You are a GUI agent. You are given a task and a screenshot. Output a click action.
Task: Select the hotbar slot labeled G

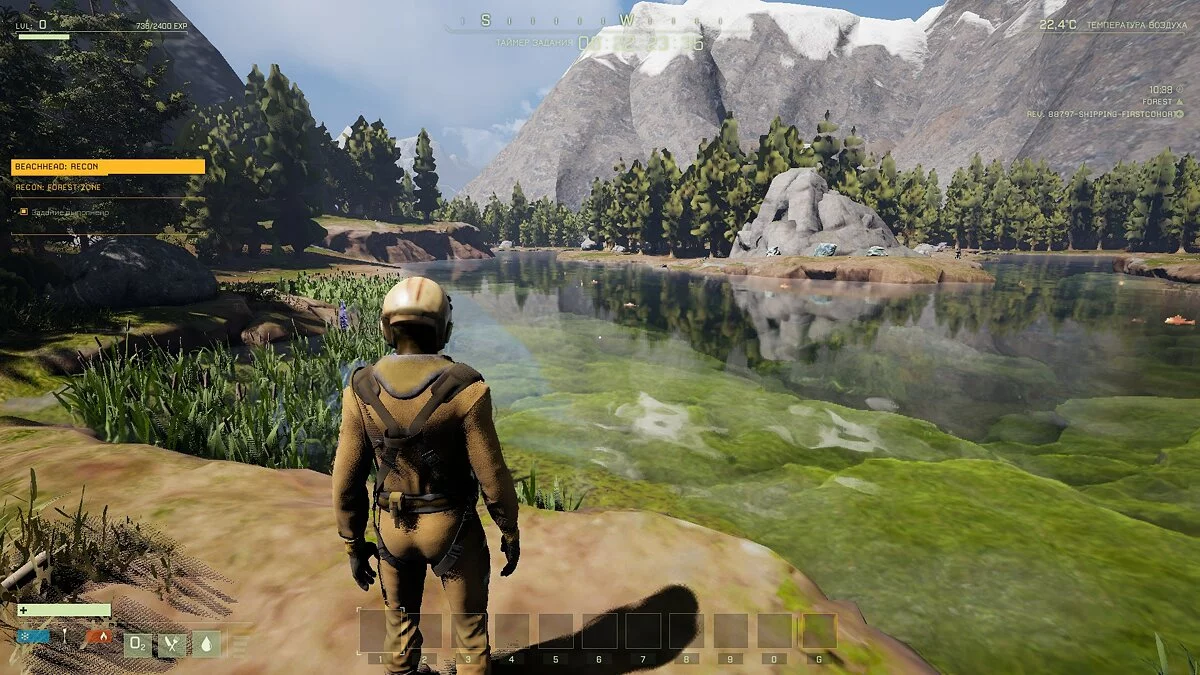(818, 631)
